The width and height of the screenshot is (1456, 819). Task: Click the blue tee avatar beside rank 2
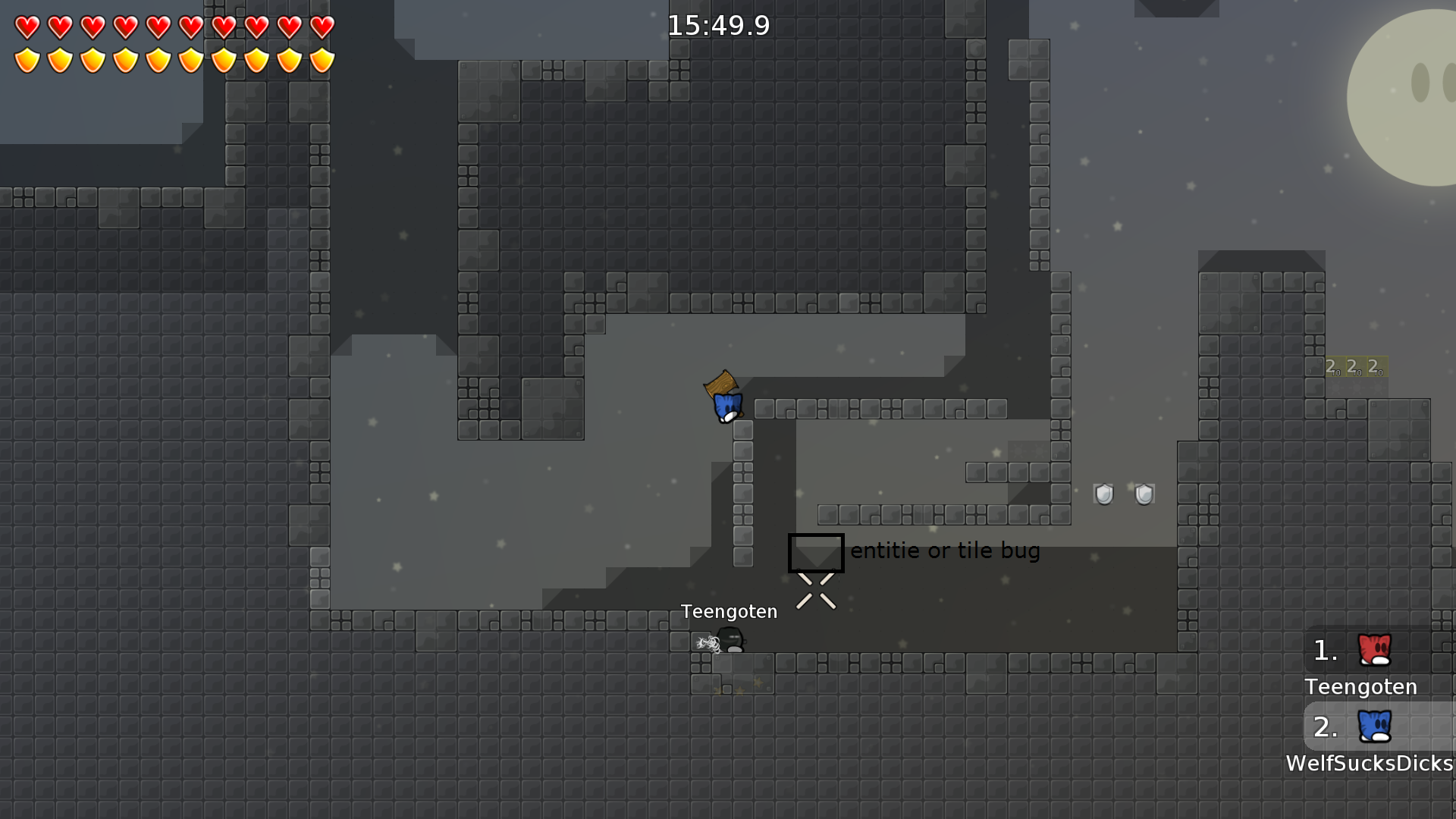coord(1374,726)
